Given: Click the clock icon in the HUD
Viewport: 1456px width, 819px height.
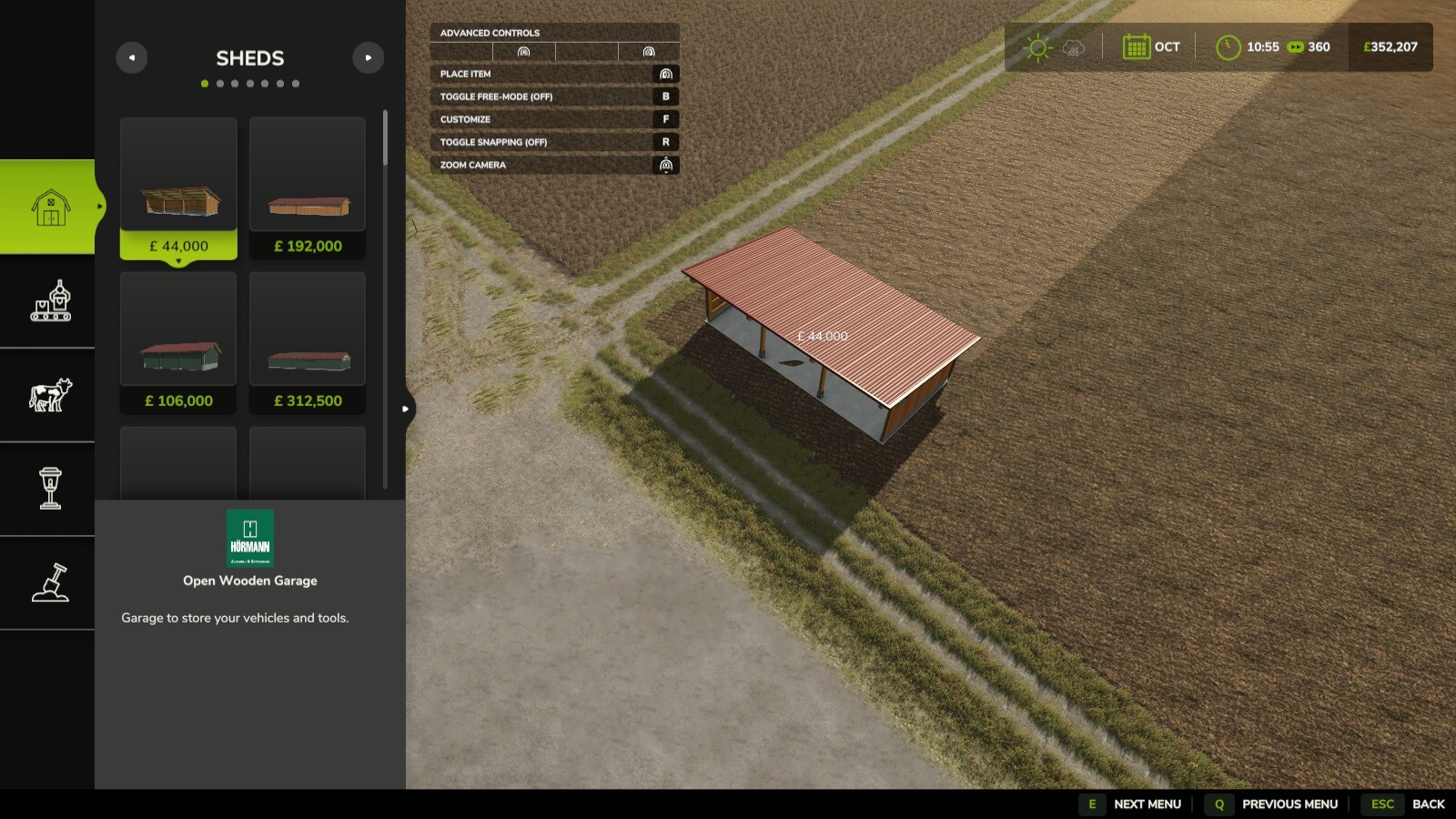Looking at the screenshot, I should point(1230,45).
